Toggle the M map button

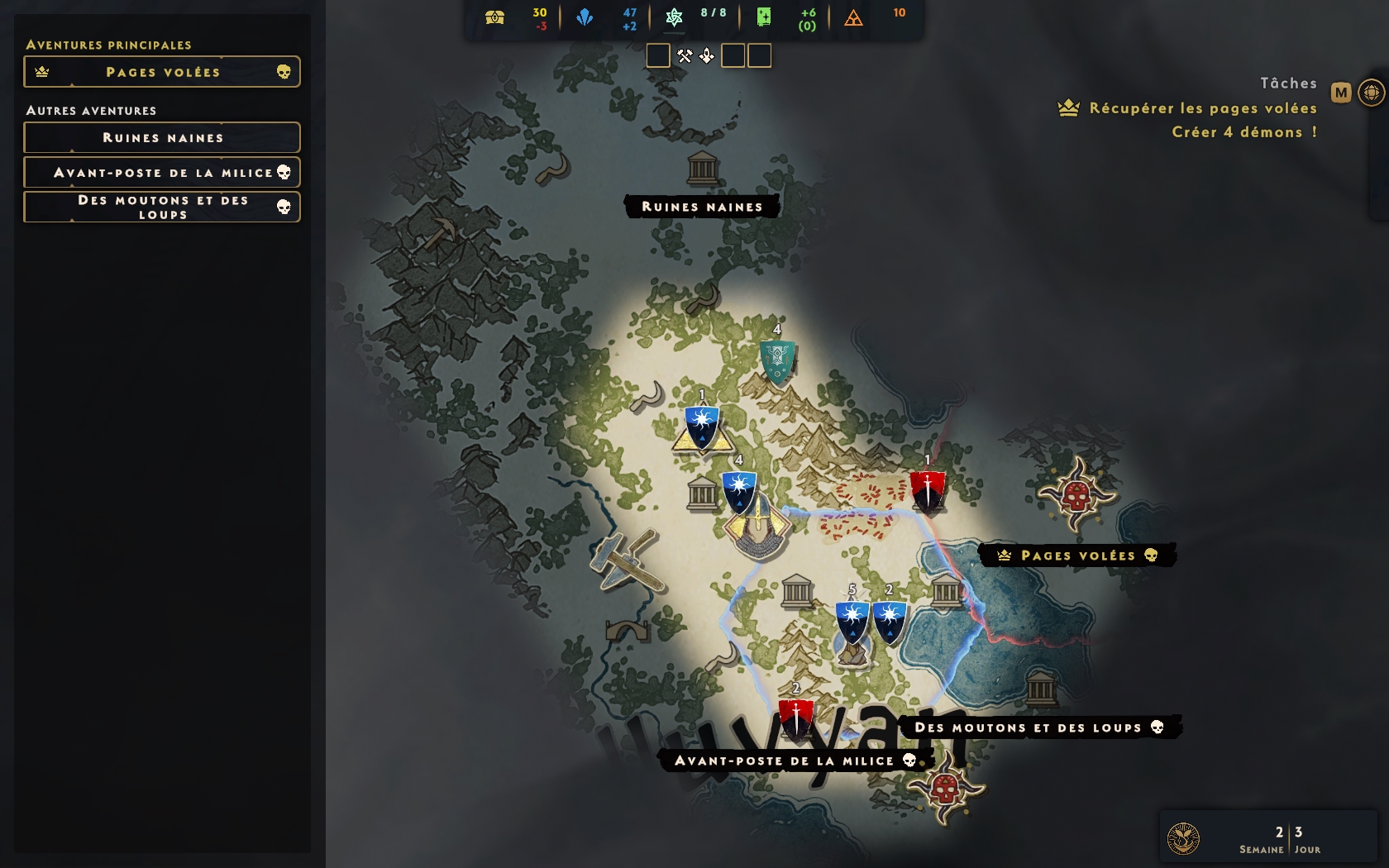tap(1341, 93)
